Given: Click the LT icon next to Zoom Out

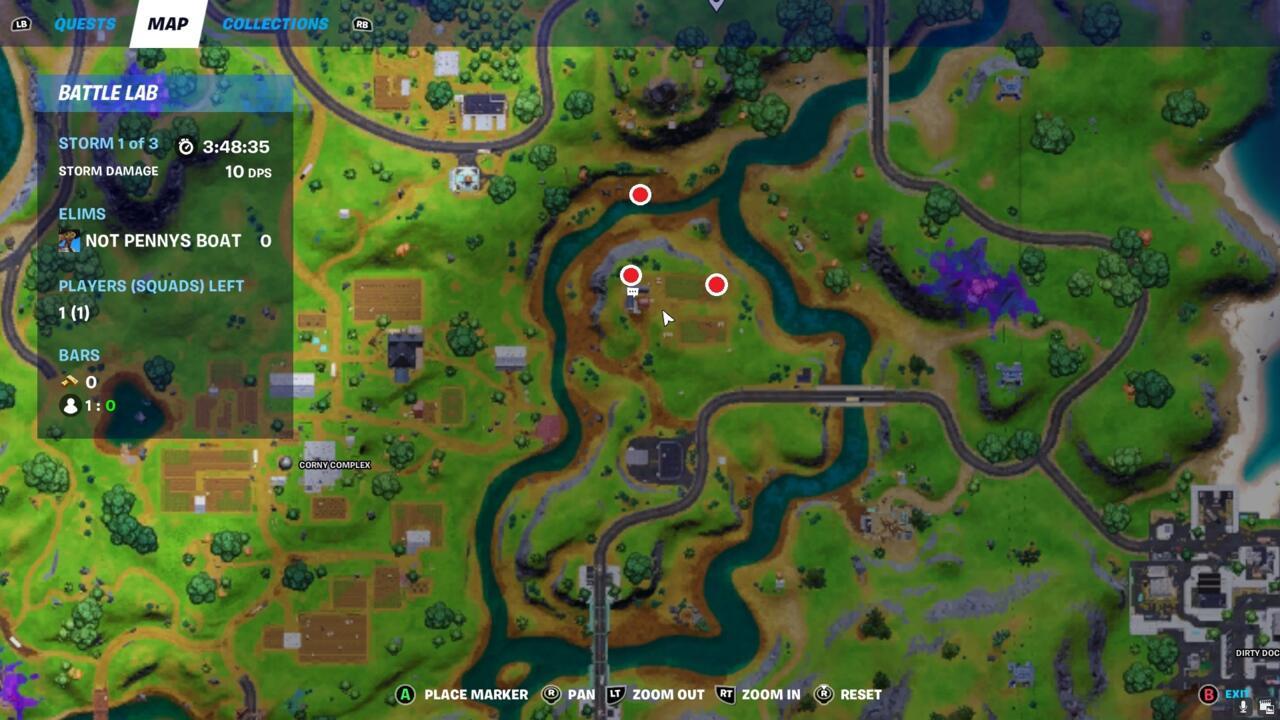Looking at the screenshot, I should point(617,694).
